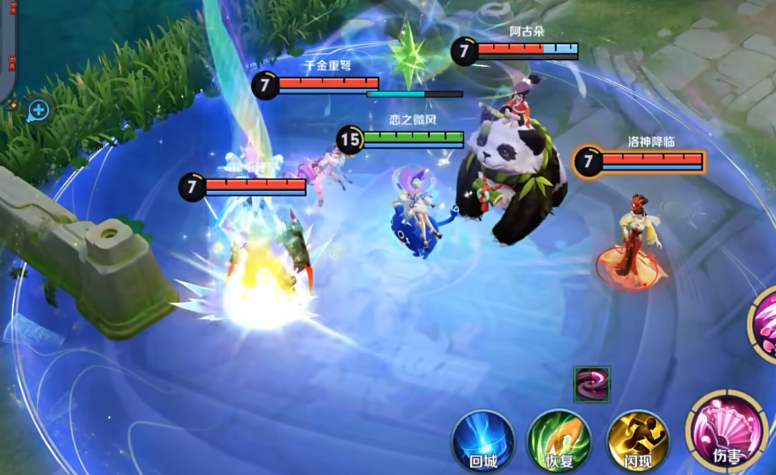Use the 恢复 heal spell

559,439
